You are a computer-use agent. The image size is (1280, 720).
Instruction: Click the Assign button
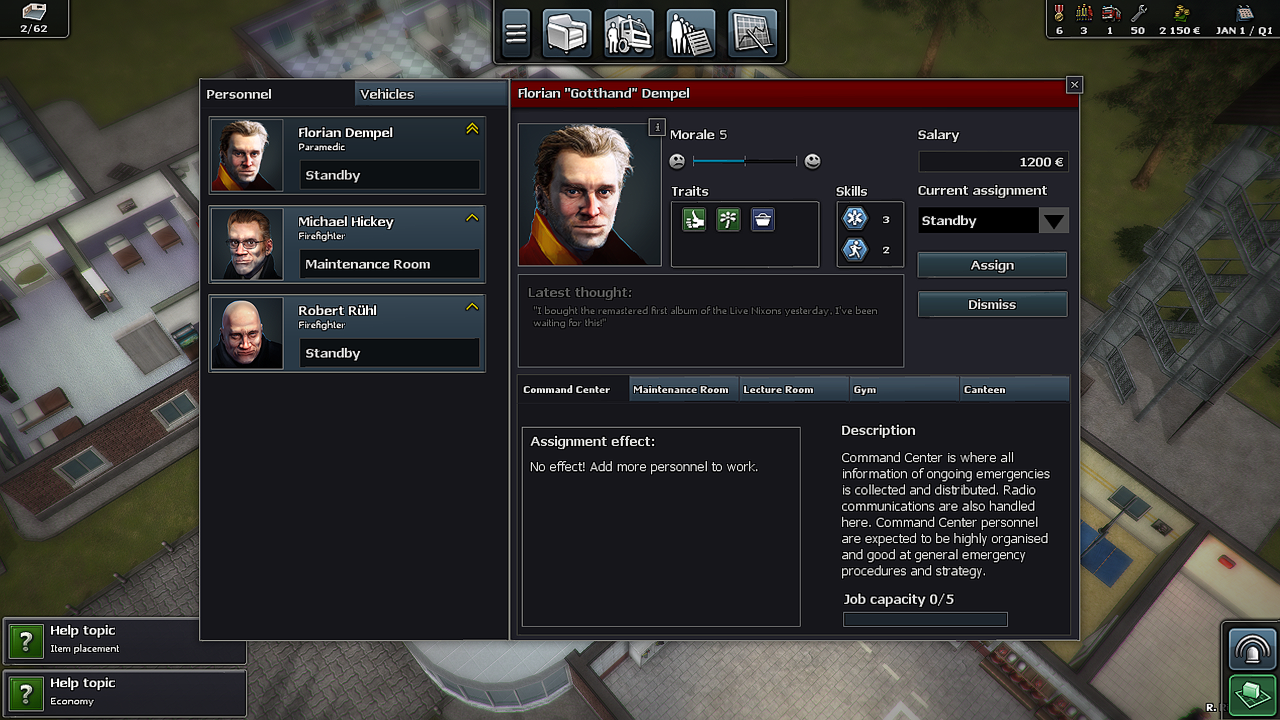tap(991, 264)
